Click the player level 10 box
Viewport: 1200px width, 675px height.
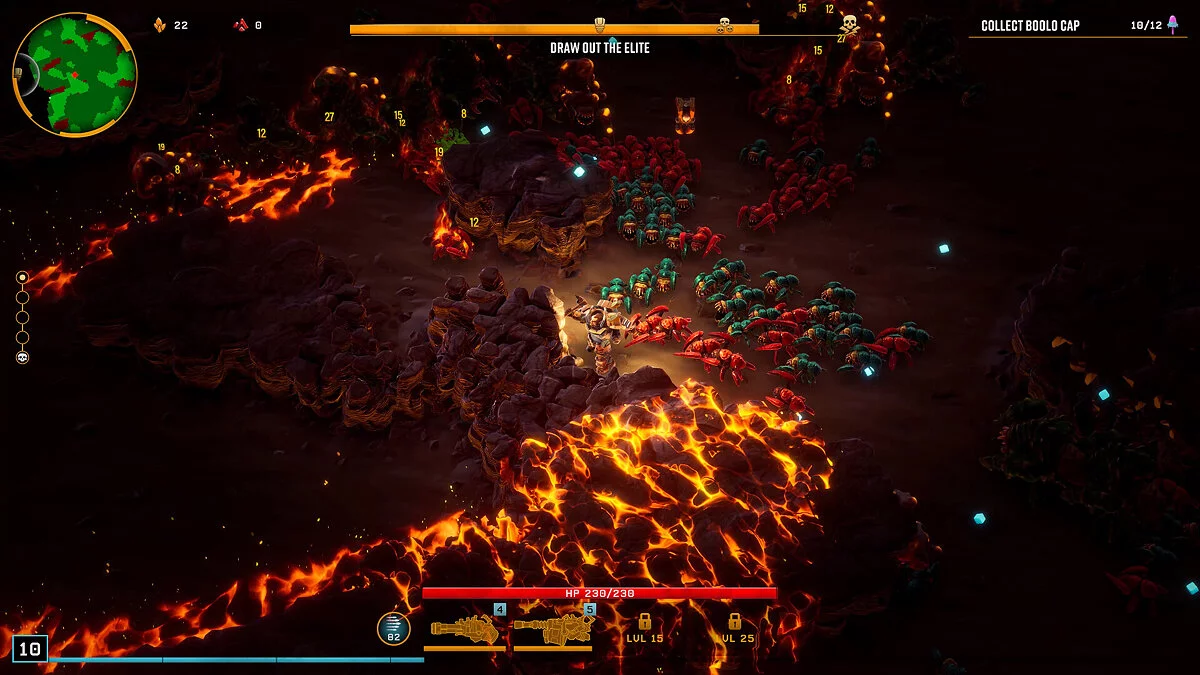(x=30, y=649)
